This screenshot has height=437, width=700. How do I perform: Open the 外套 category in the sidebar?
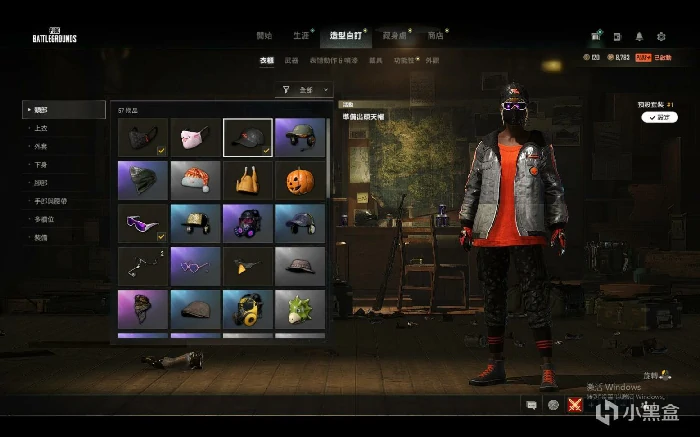pos(41,146)
